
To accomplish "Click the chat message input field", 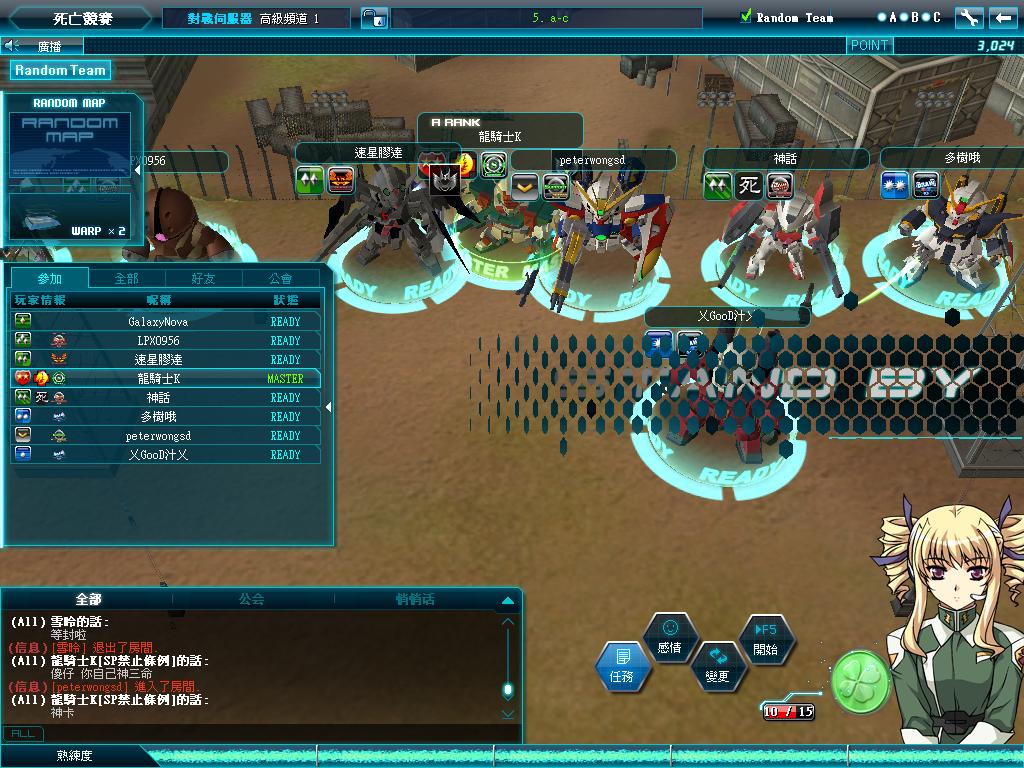I will [x=270, y=733].
